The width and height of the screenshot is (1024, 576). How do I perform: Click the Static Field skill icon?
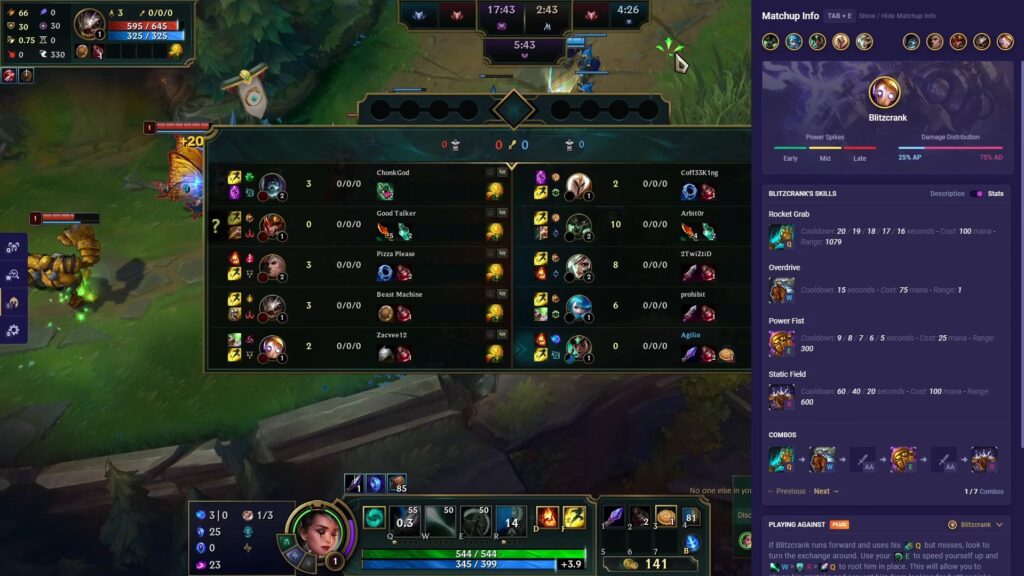781,397
